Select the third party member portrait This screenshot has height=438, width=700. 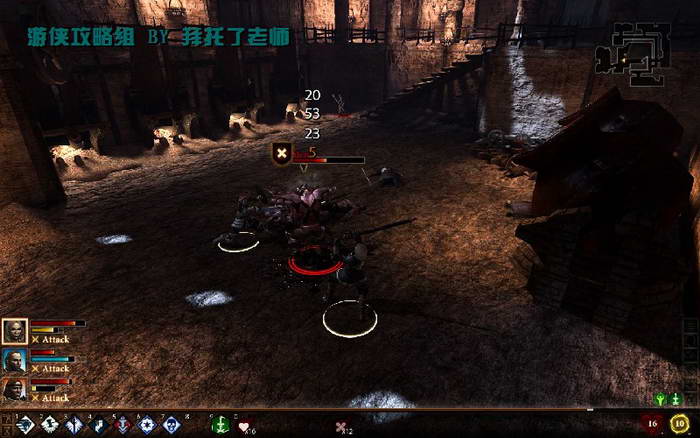coord(14,389)
